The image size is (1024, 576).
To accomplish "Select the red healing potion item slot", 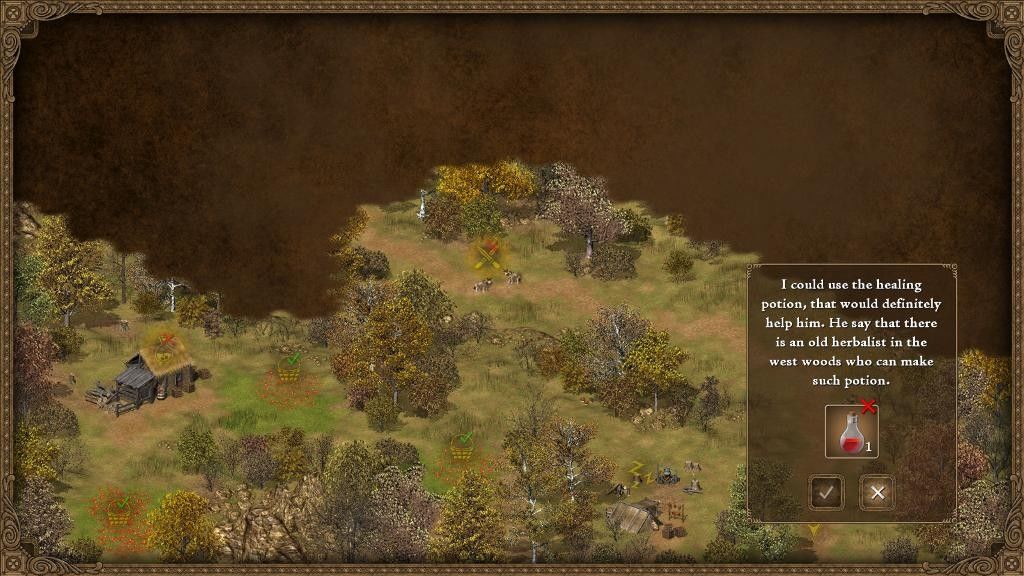I will [851, 431].
